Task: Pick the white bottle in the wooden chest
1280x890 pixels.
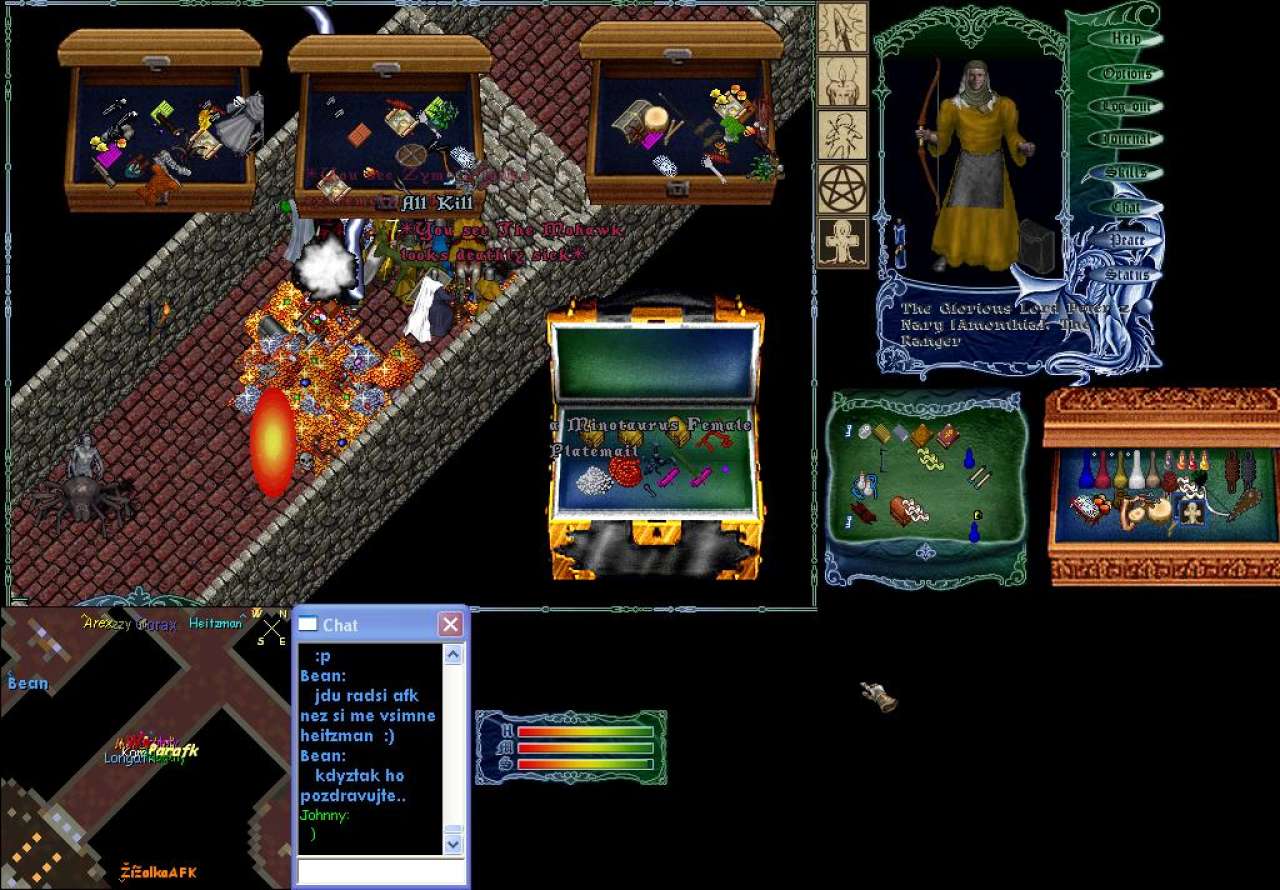Action: click(1137, 469)
